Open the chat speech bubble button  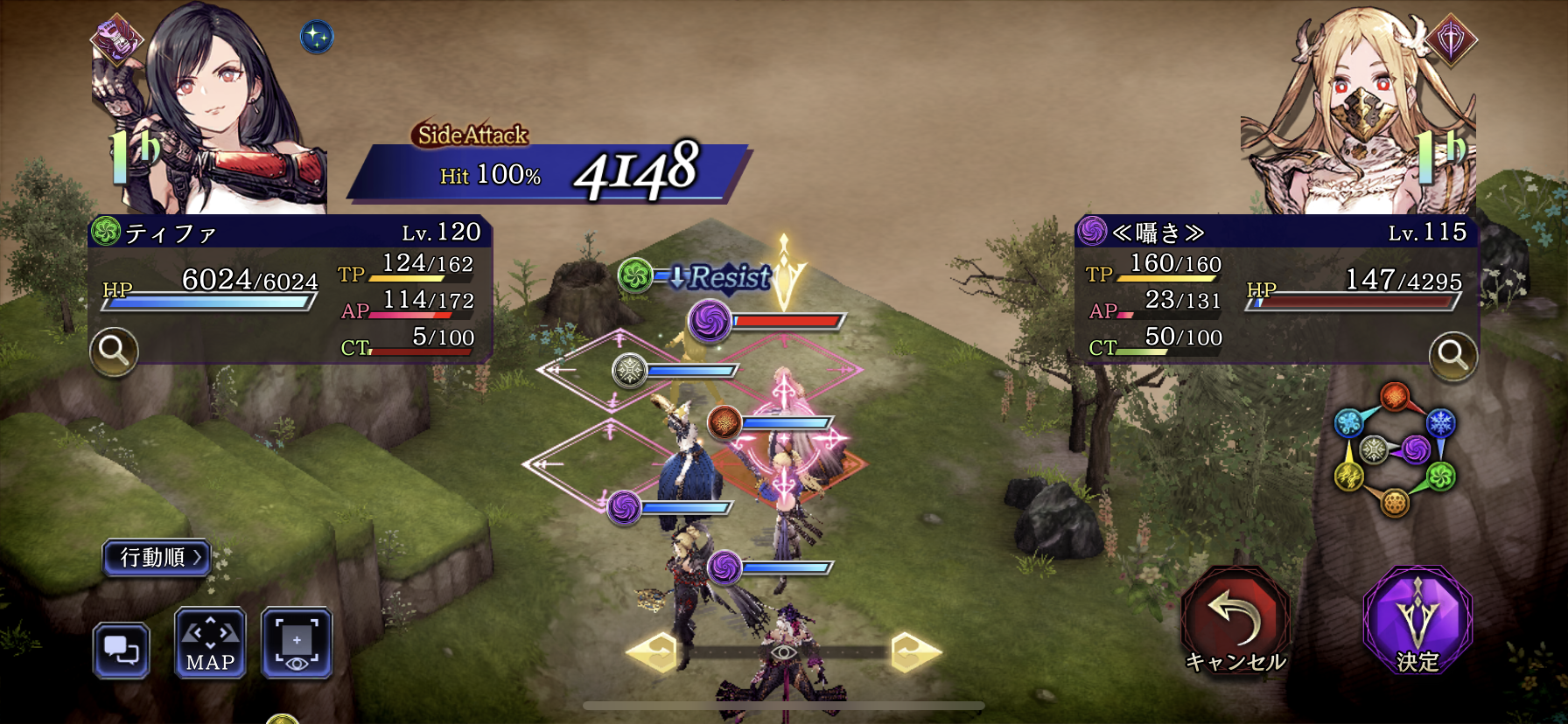121,651
